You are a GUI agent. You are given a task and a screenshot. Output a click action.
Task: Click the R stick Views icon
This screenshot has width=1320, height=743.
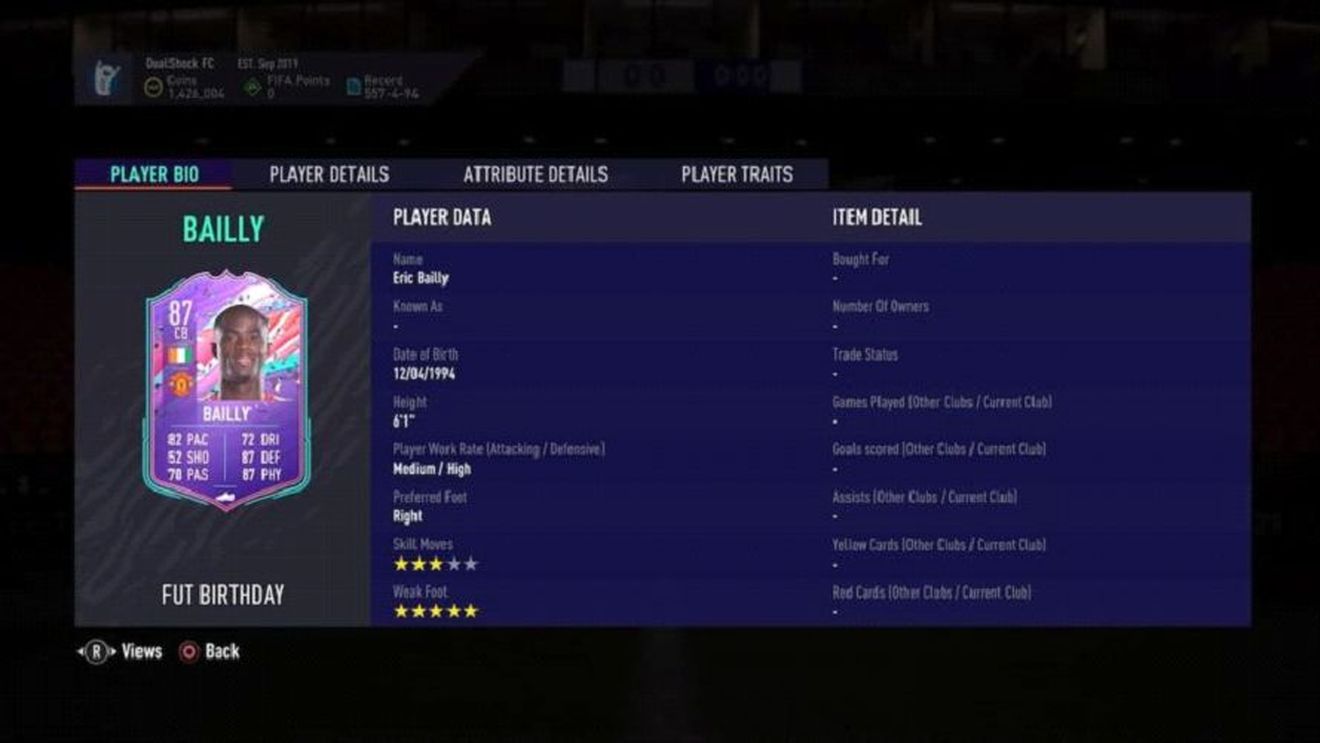[98, 651]
